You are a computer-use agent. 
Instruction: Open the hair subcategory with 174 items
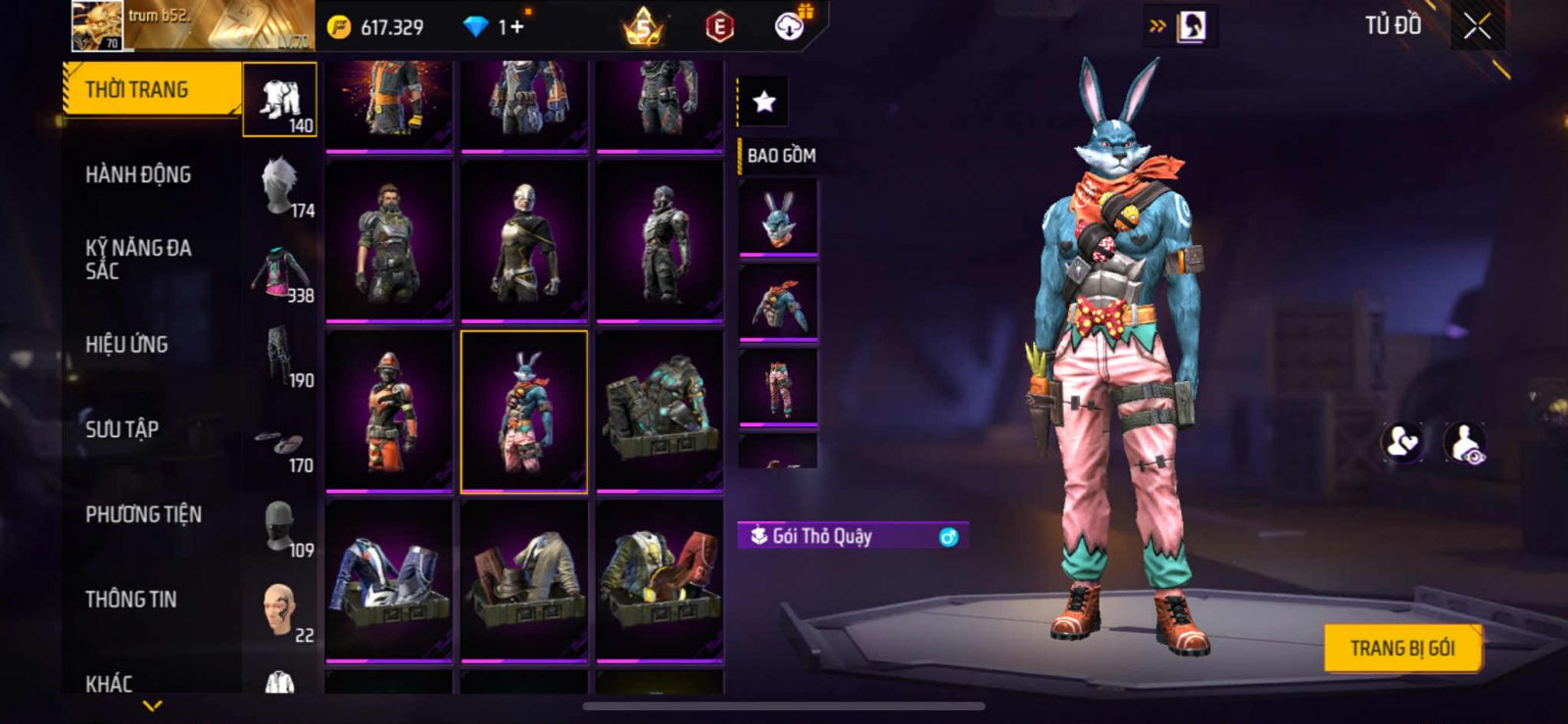tap(280, 186)
